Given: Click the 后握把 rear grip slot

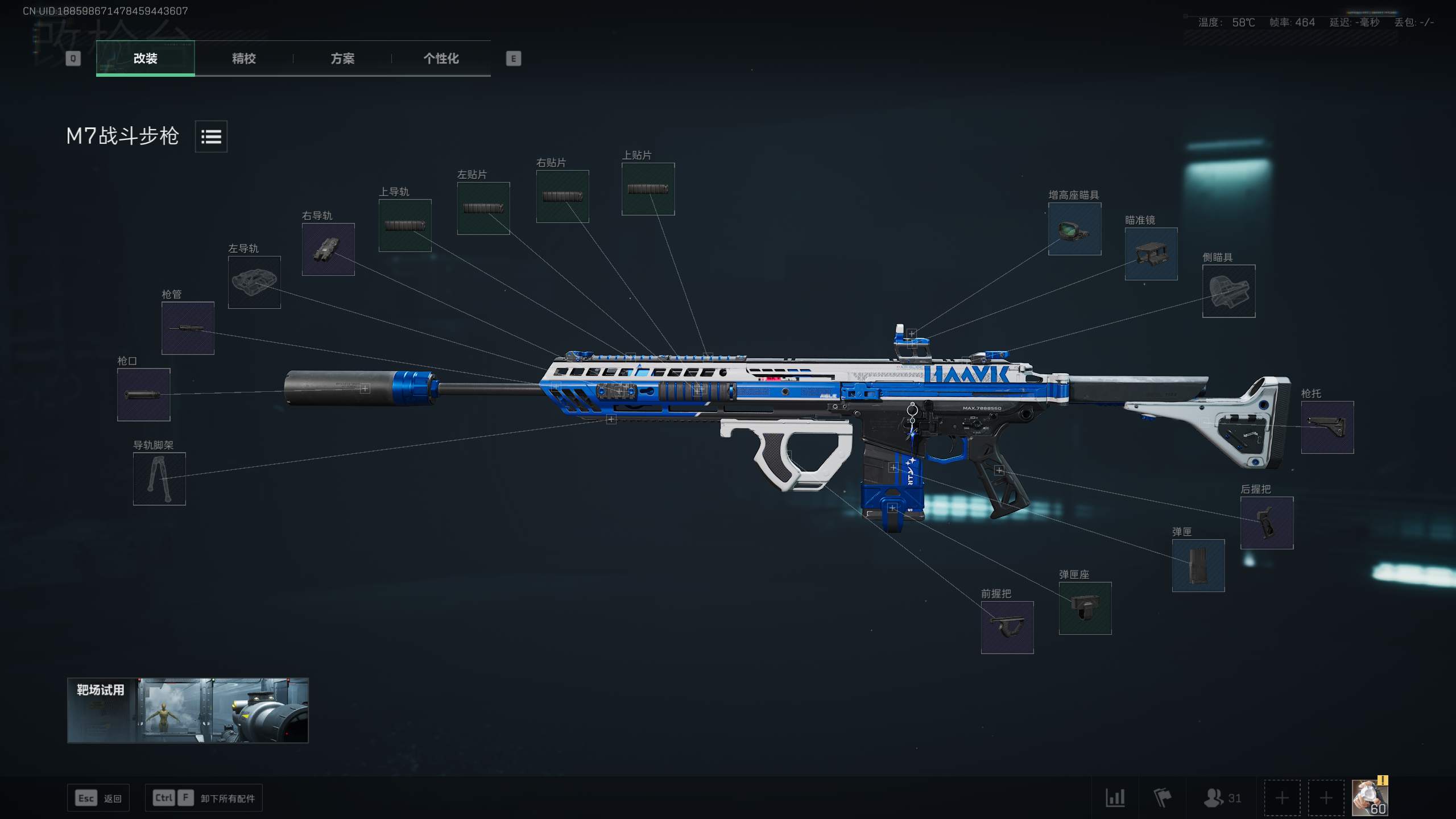Looking at the screenshot, I should point(1267,523).
